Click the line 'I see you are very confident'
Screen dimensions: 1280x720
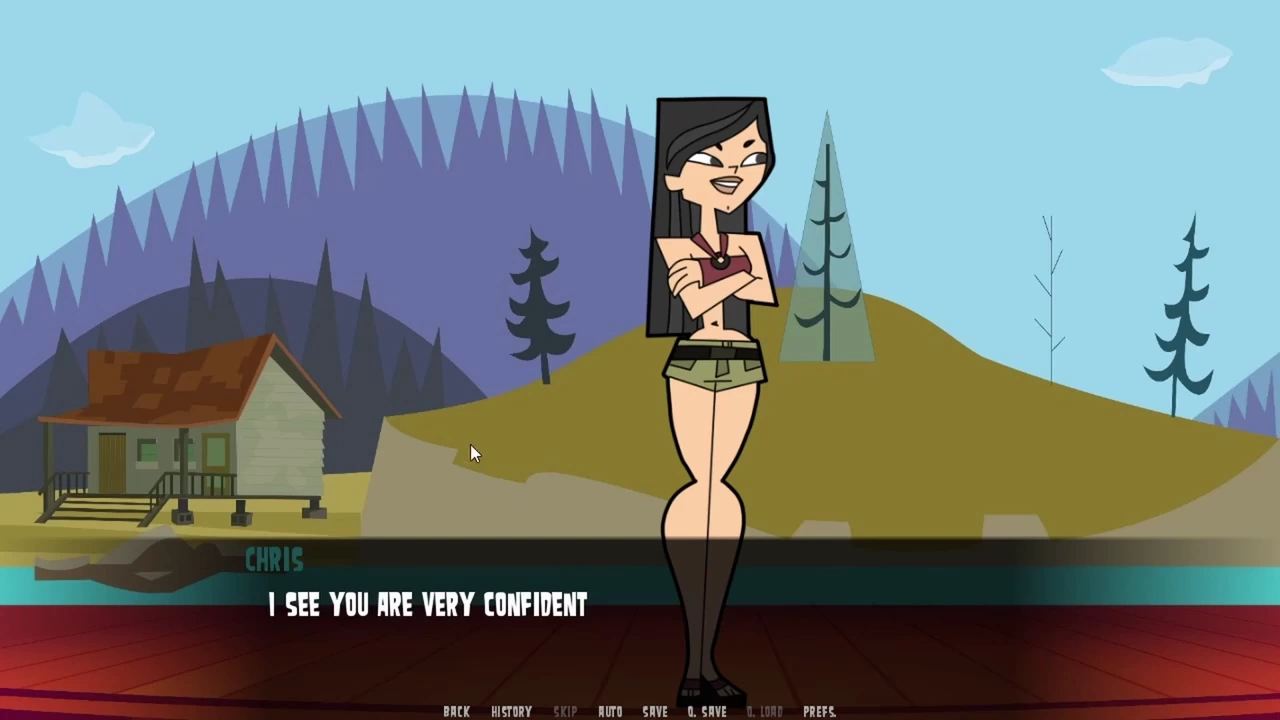[427, 605]
